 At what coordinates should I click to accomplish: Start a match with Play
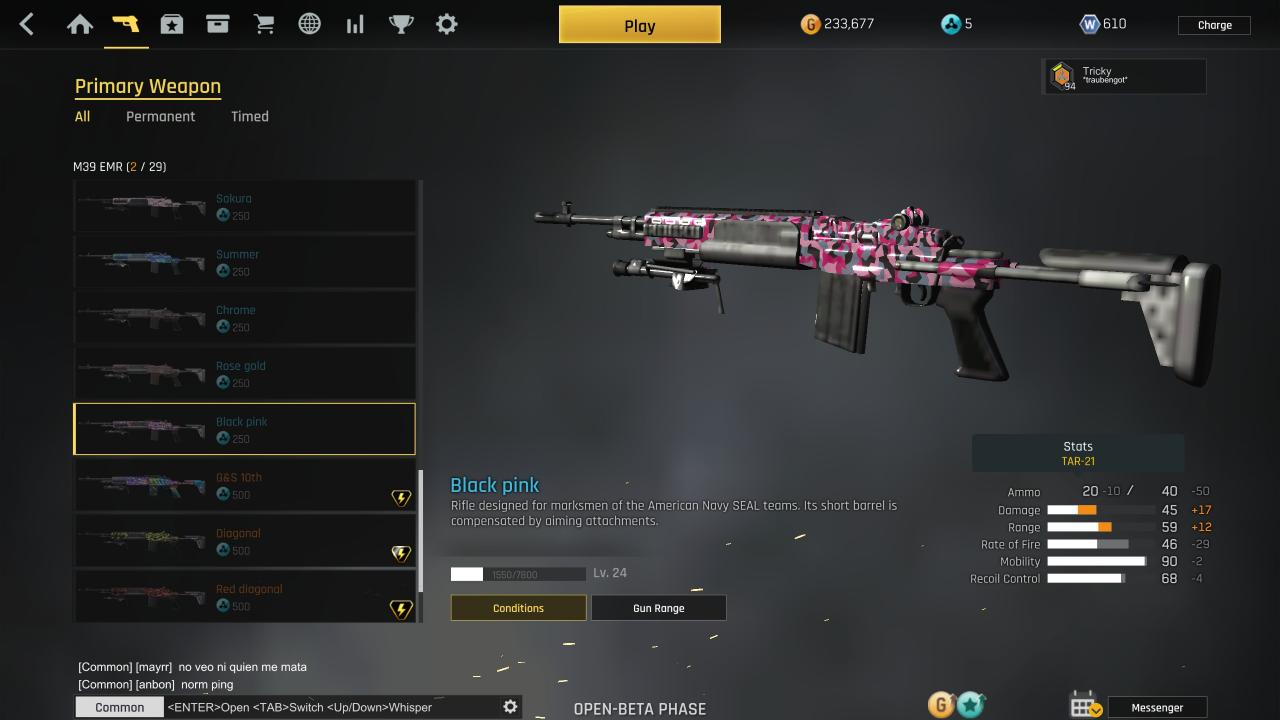[639, 25]
